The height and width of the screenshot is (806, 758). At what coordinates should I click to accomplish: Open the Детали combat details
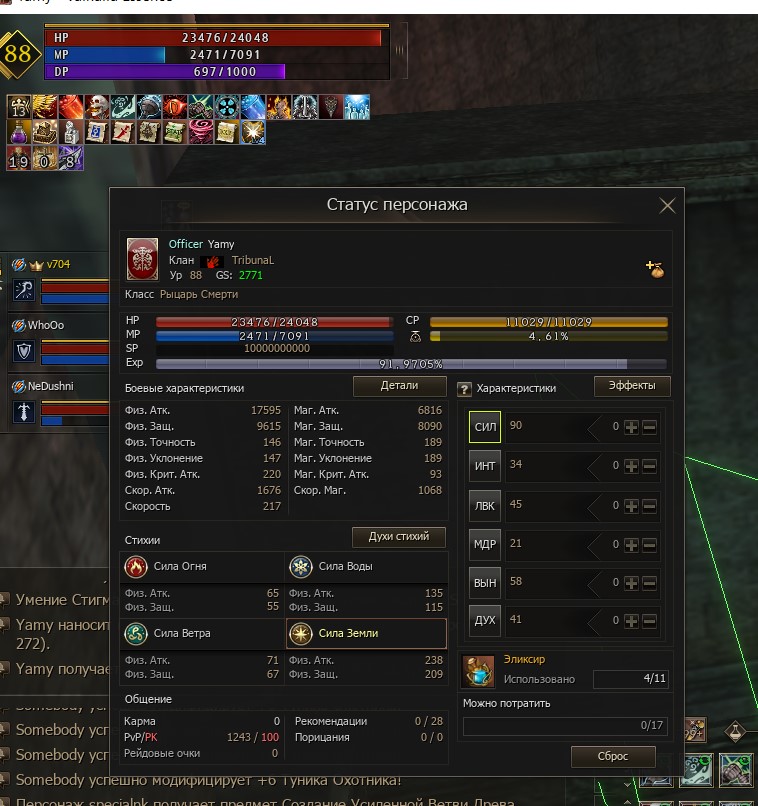point(399,385)
